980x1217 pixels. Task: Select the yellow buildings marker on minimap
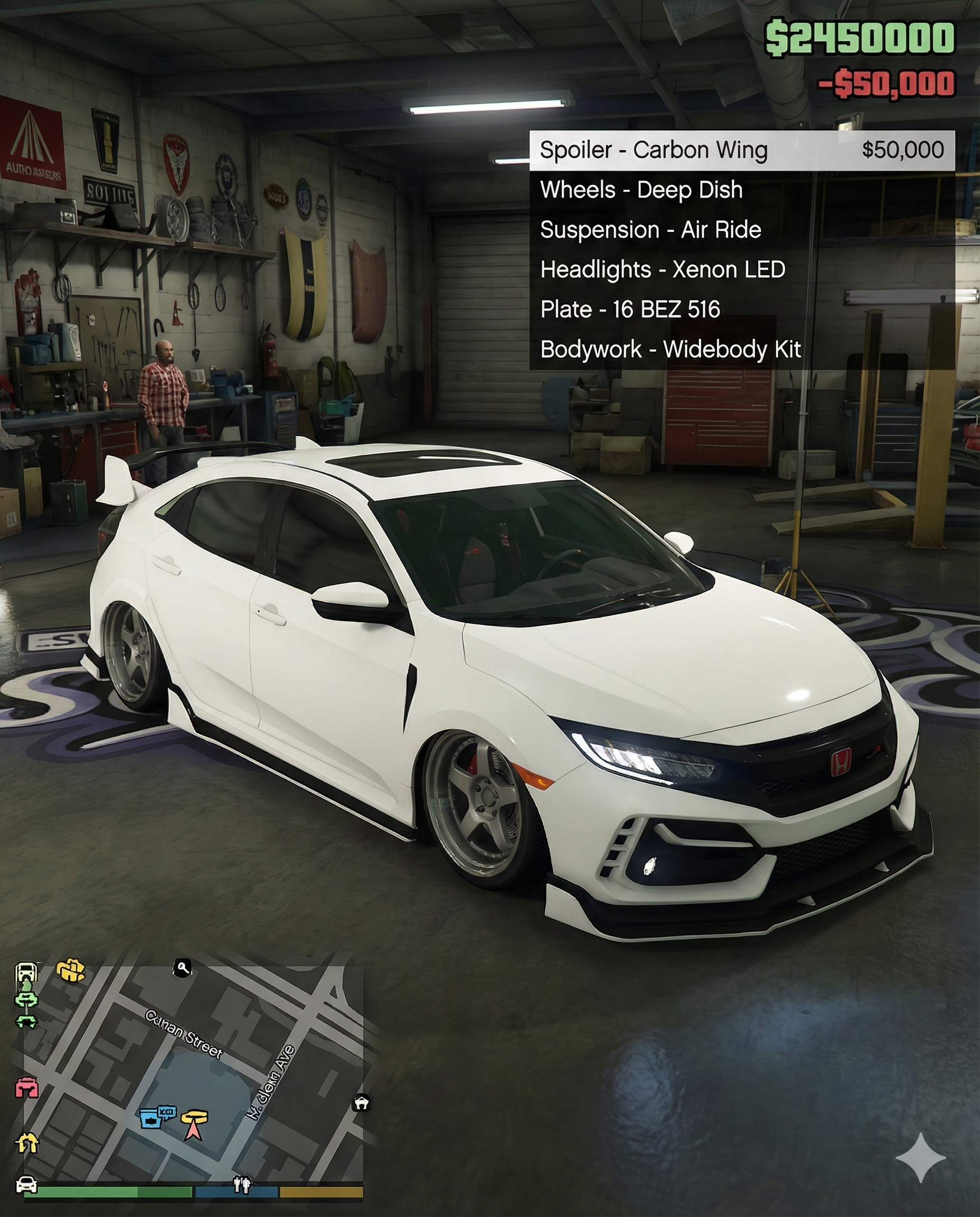coord(71,970)
